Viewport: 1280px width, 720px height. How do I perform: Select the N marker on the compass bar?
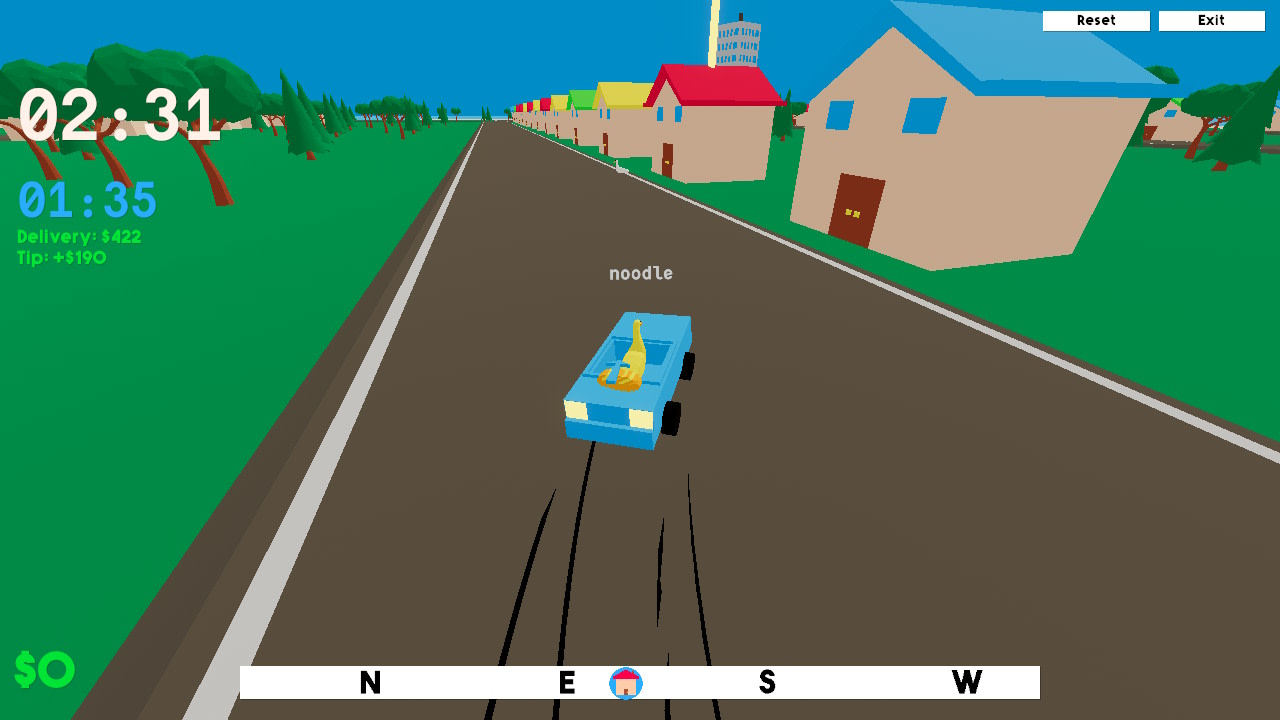370,683
